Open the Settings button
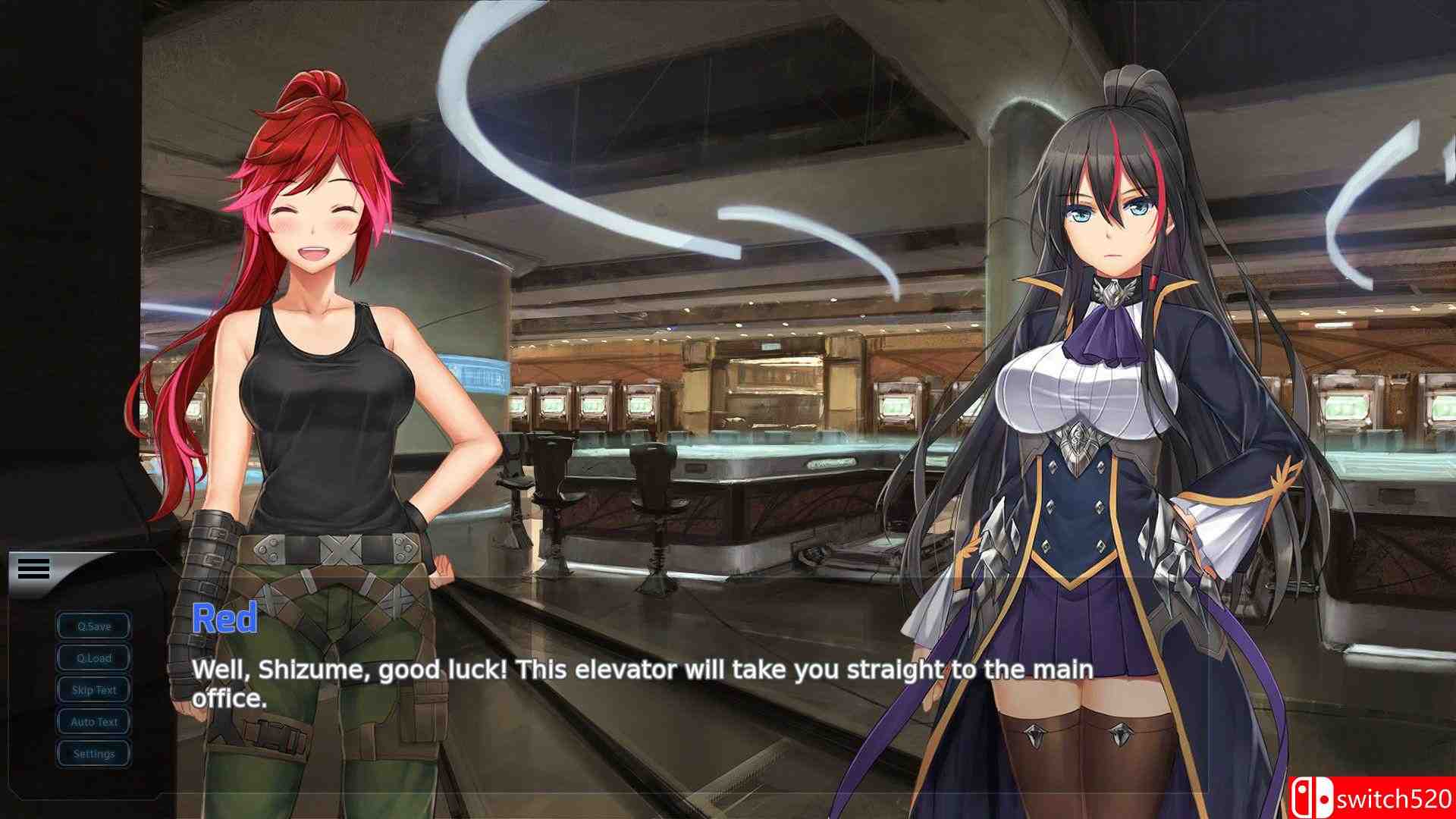Image resolution: width=1456 pixels, height=819 pixels. tap(94, 754)
